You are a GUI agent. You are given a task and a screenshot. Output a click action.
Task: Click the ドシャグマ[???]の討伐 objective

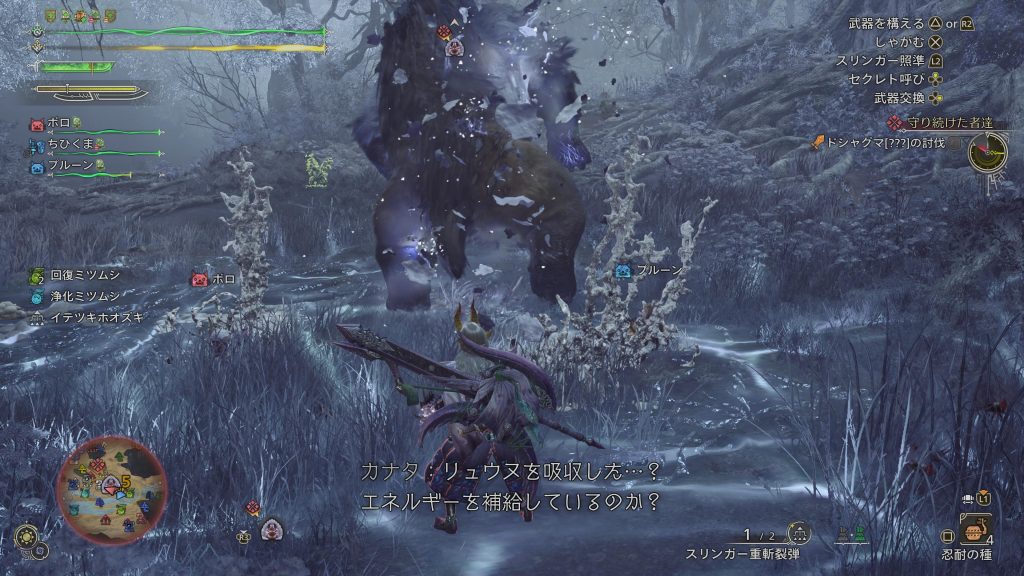click(881, 143)
